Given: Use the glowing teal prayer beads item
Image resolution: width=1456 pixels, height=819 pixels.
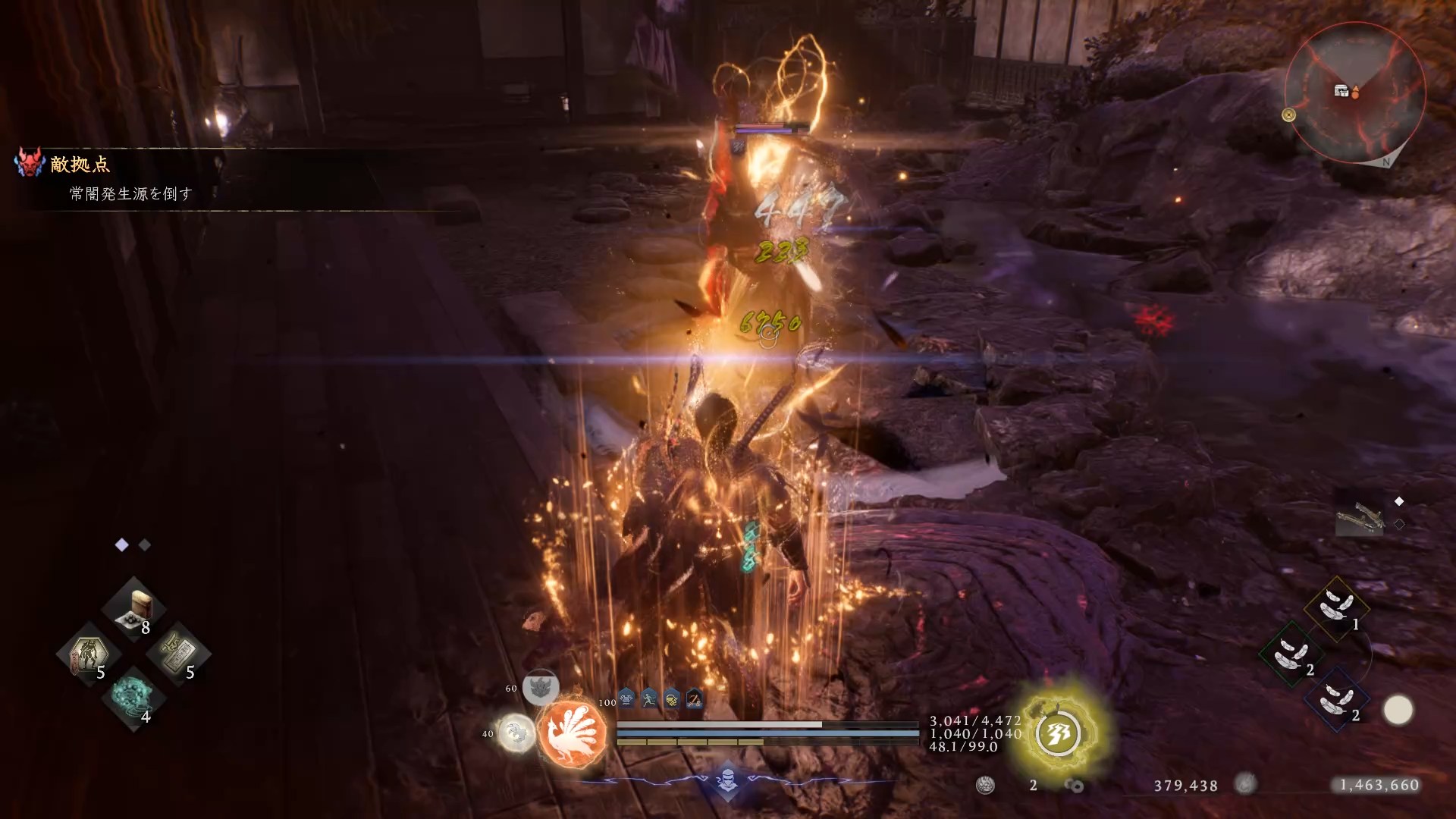Looking at the screenshot, I should pos(133,697).
